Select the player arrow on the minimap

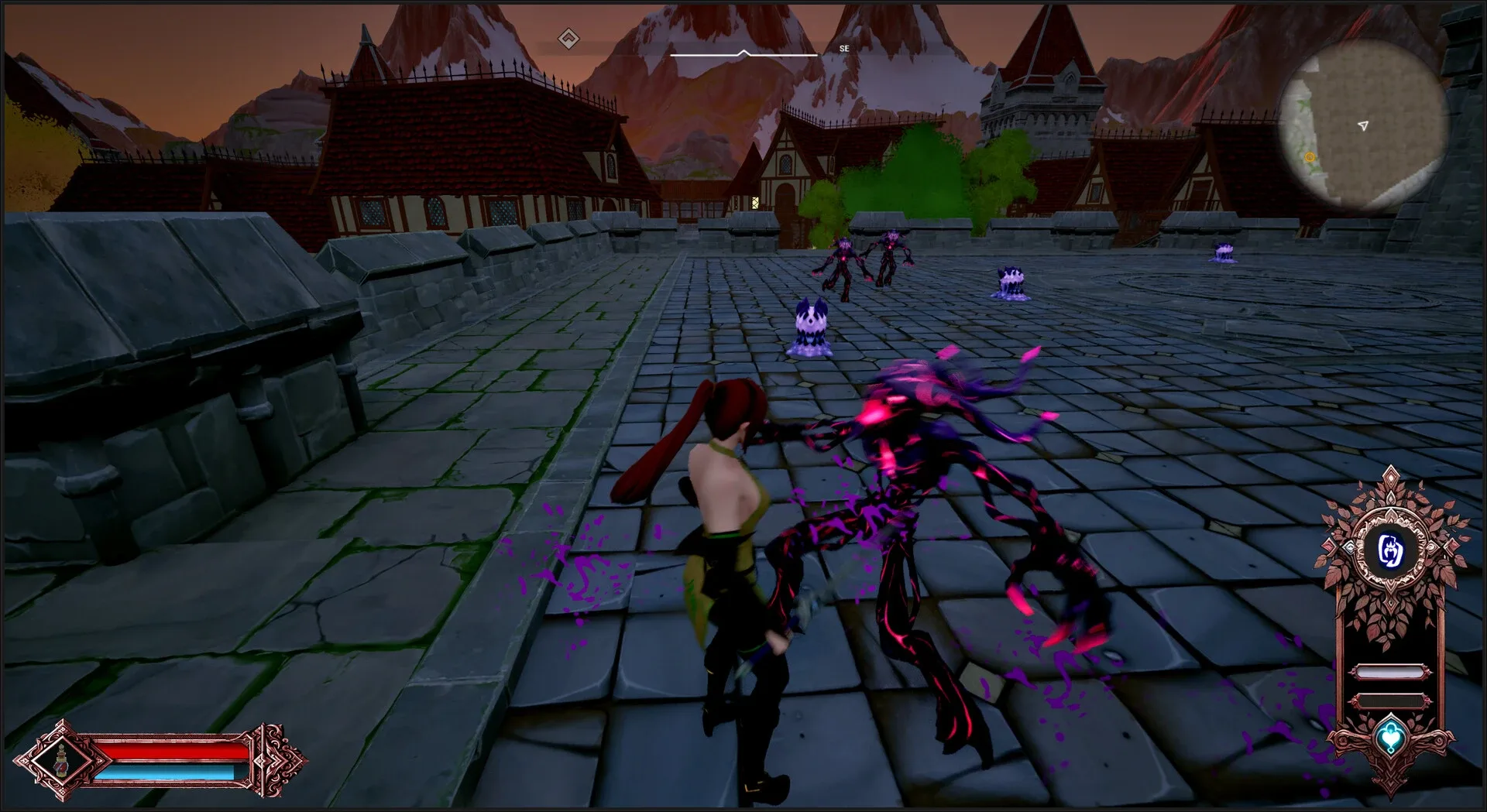pyautogui.click(x=1364, y=125)
